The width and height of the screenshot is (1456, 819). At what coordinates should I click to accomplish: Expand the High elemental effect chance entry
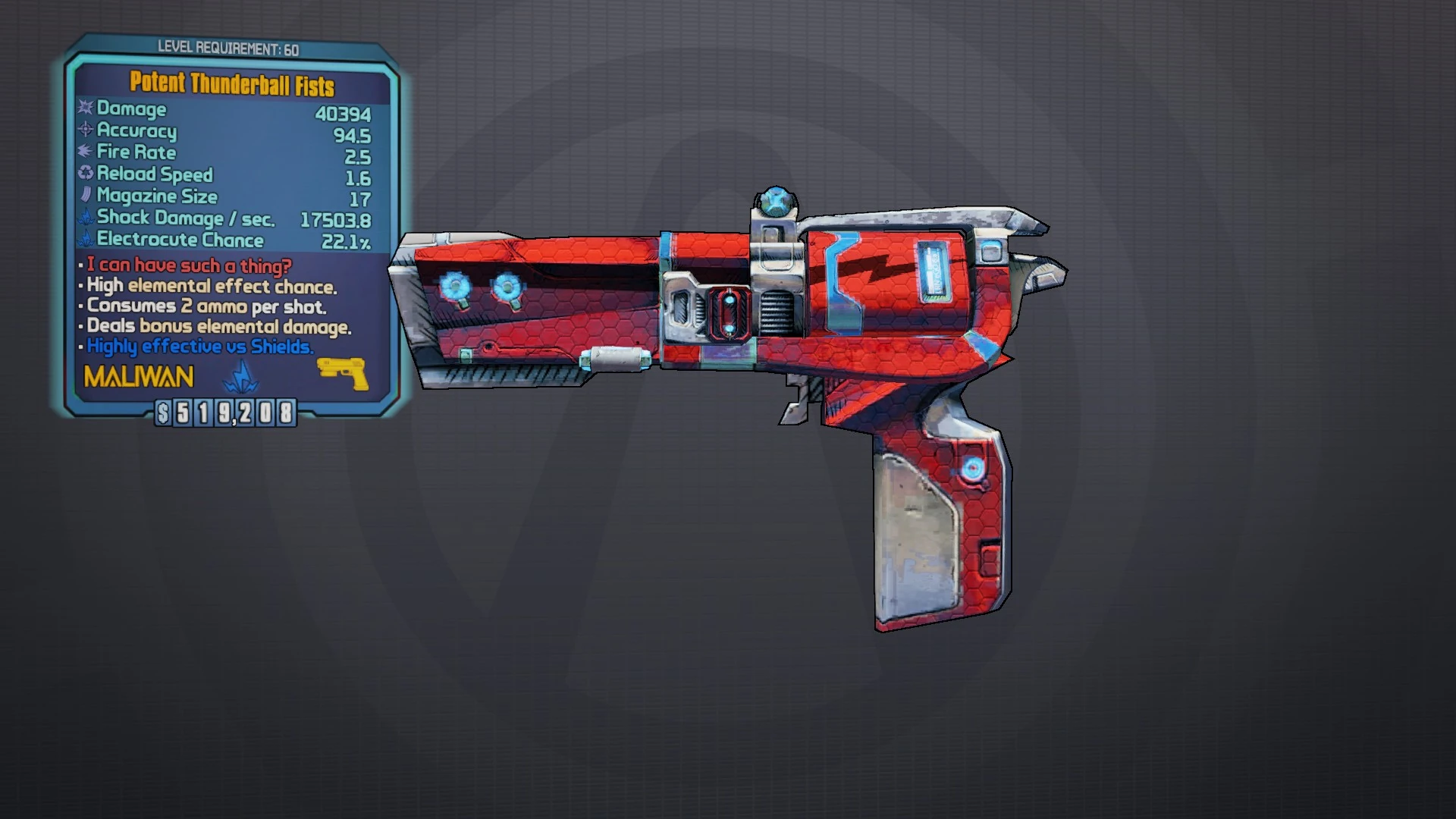coord(211,287)
